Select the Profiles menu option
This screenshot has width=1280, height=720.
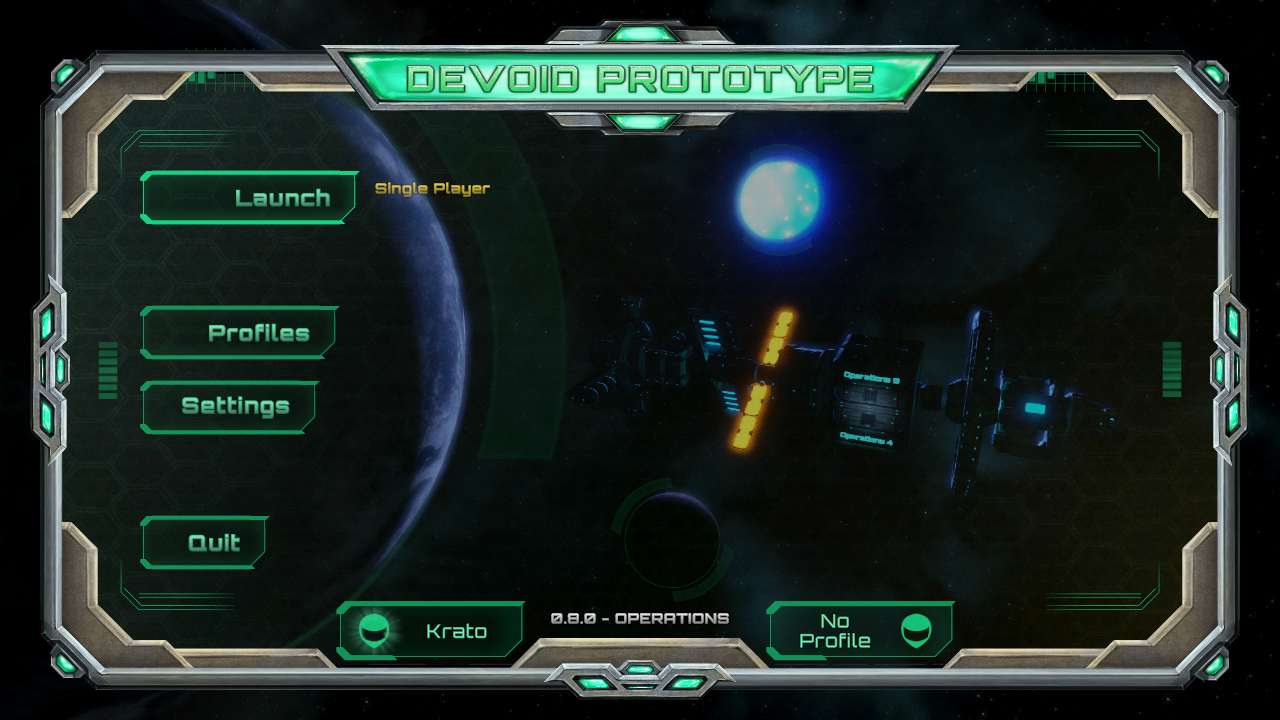point(239,332)
